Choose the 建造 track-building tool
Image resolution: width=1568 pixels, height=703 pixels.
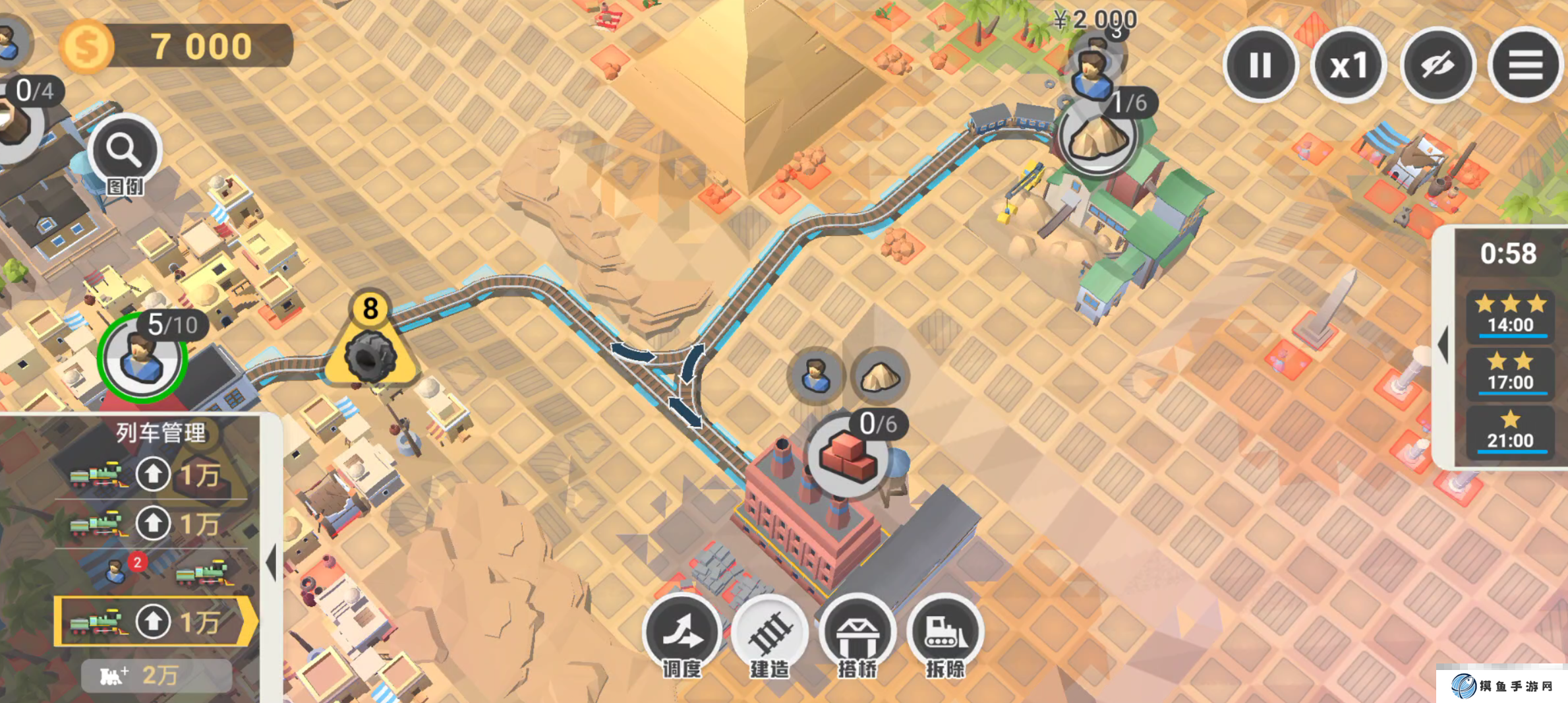tap(769, 632)
